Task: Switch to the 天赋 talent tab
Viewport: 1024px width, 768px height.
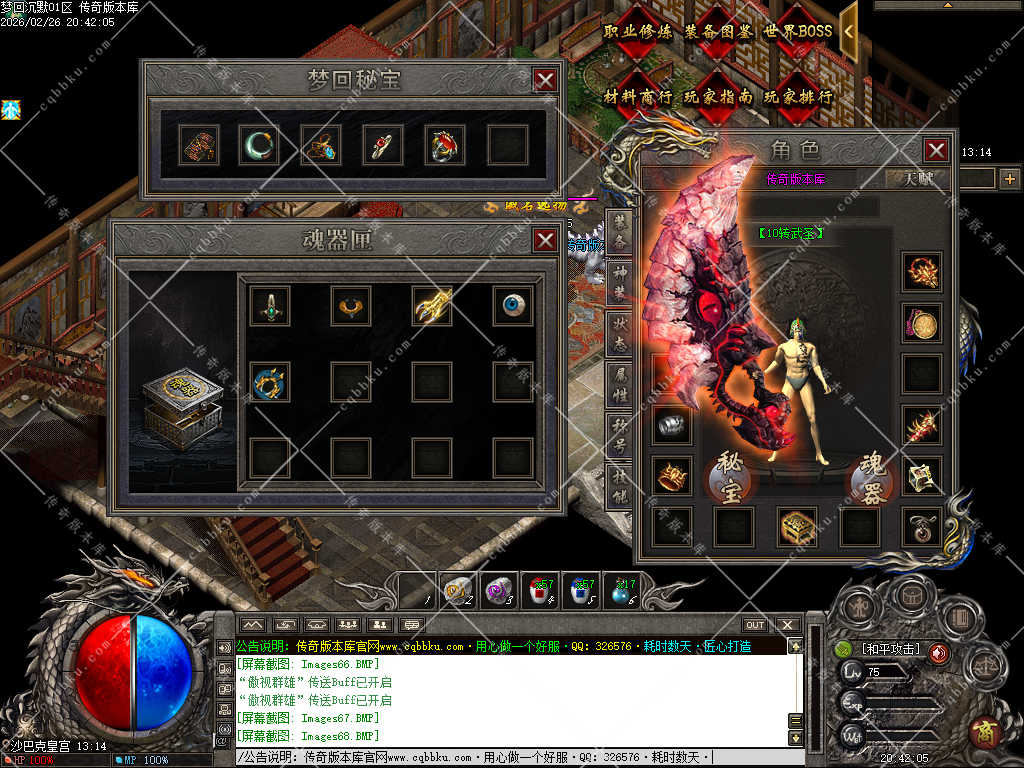Action: coord(918,179)
